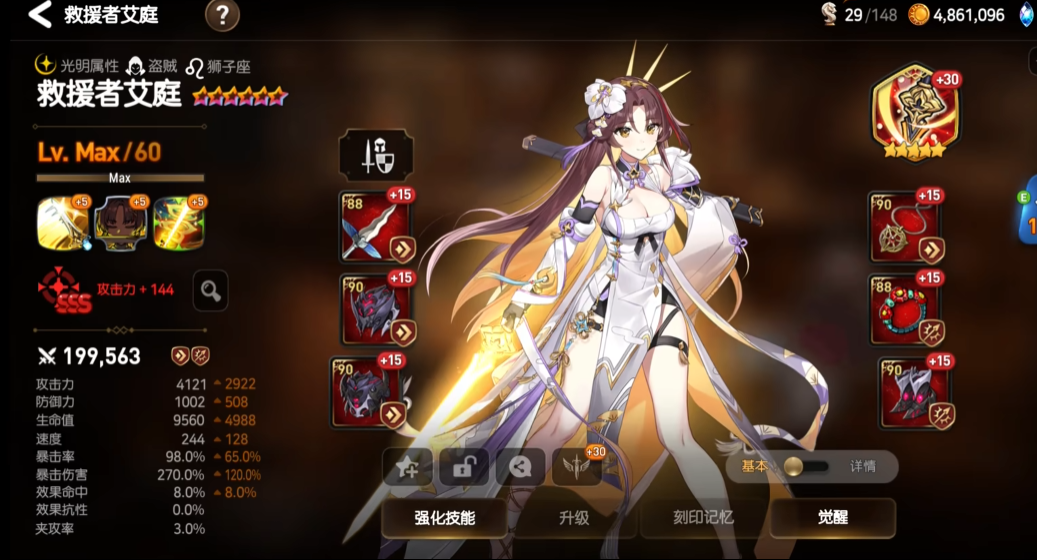Select the dark-haired portrait skill icon

[x=116, y=222]
